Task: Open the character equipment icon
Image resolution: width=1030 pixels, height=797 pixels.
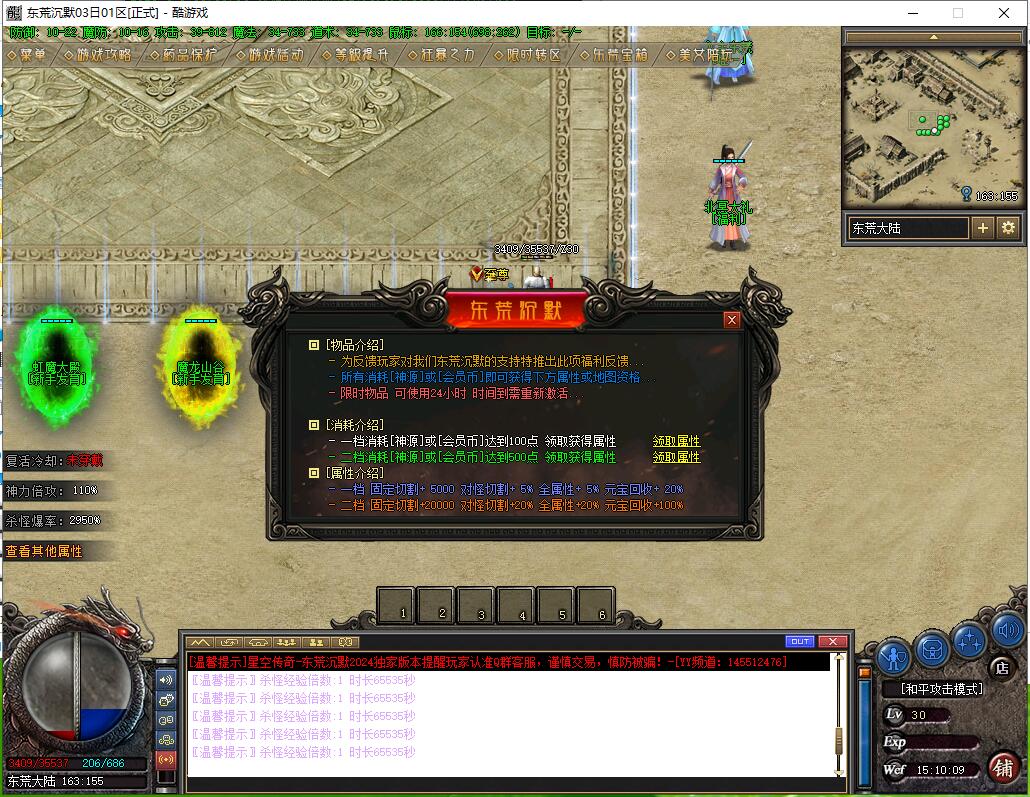Action: [893, 656]
